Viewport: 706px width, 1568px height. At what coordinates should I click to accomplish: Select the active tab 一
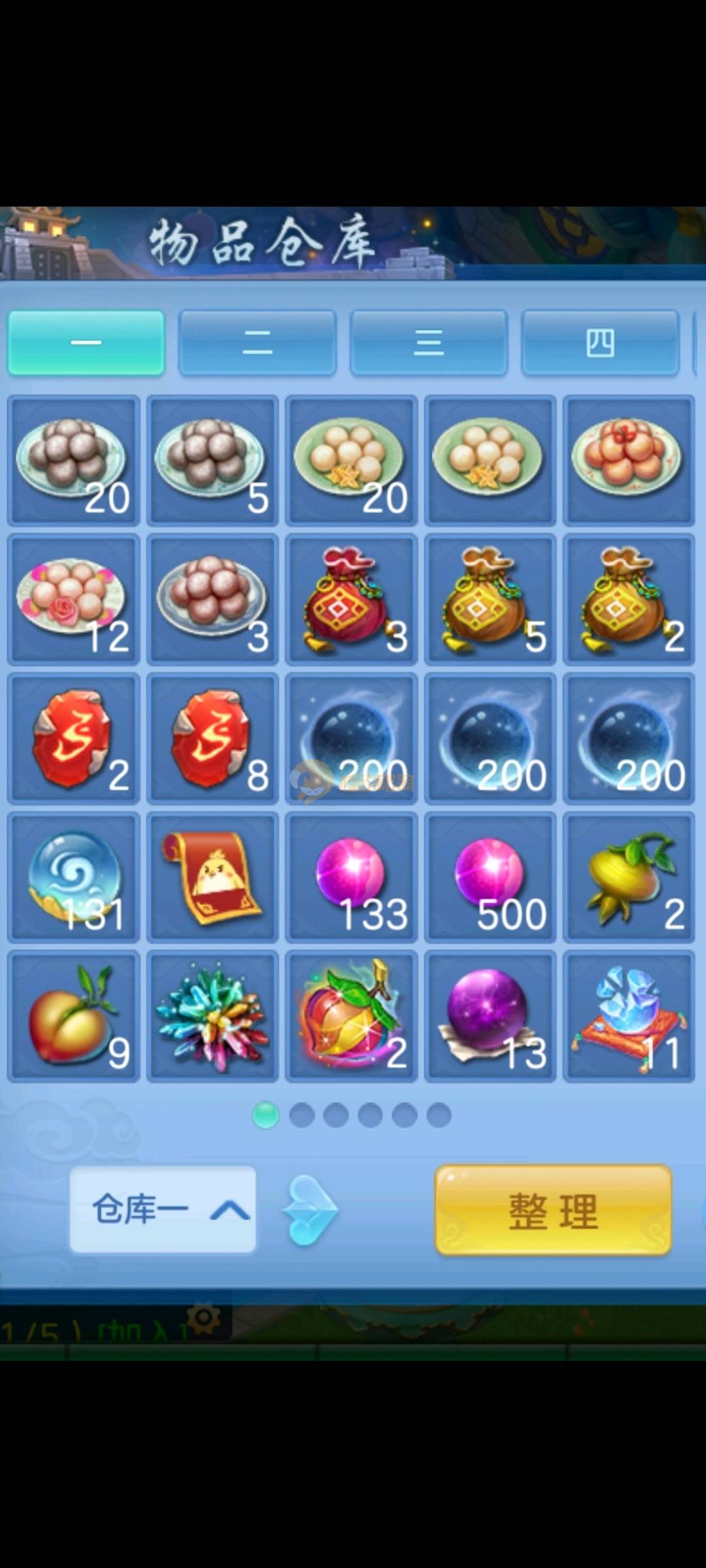(86, 343)
